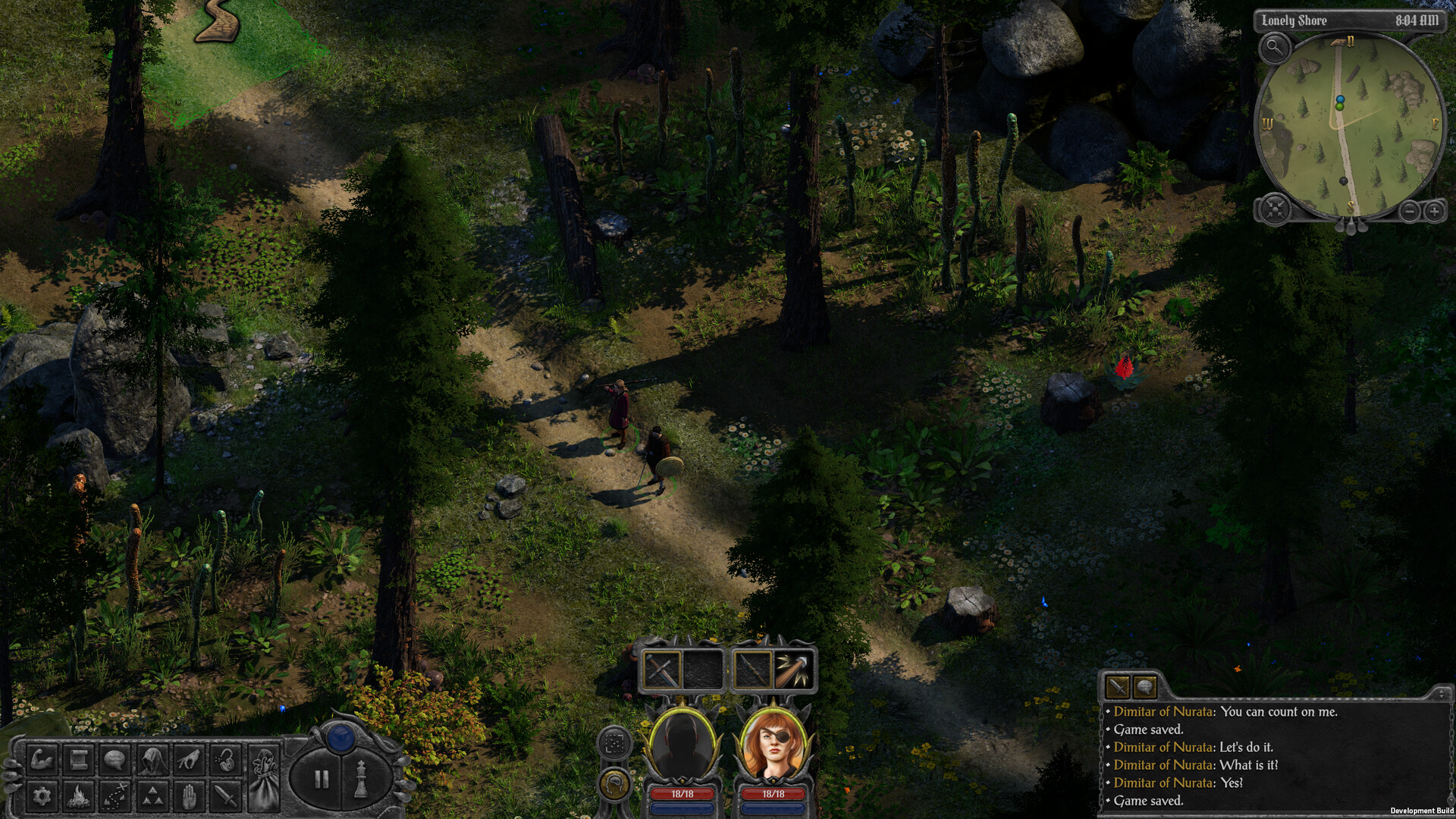Select the quest journal scroll icon
The image size is (1456, 819).
click(x=77, y=761)
